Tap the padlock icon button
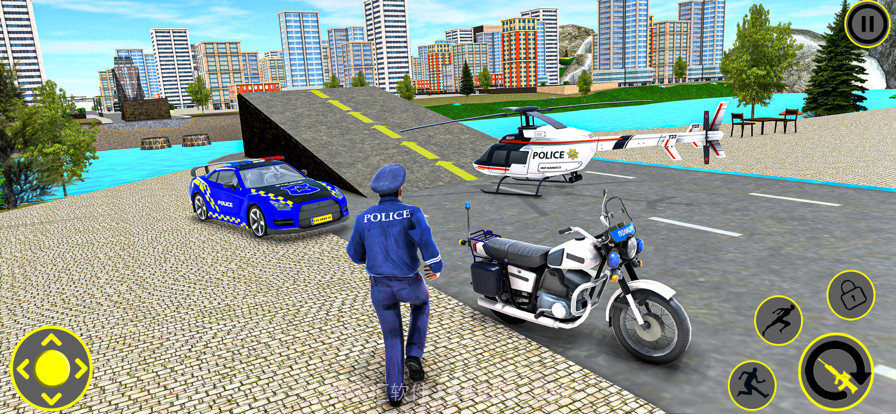This screenshot has width=896, height=414. (x=850, y=294)
